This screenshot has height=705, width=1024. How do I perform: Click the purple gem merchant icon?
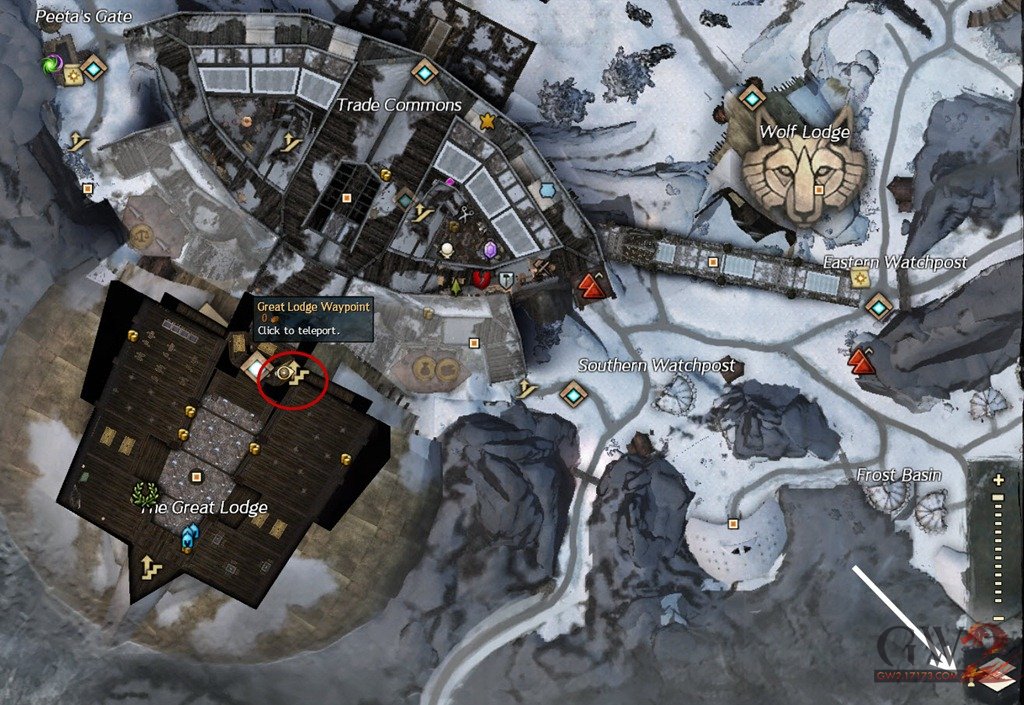pos(491,250)
